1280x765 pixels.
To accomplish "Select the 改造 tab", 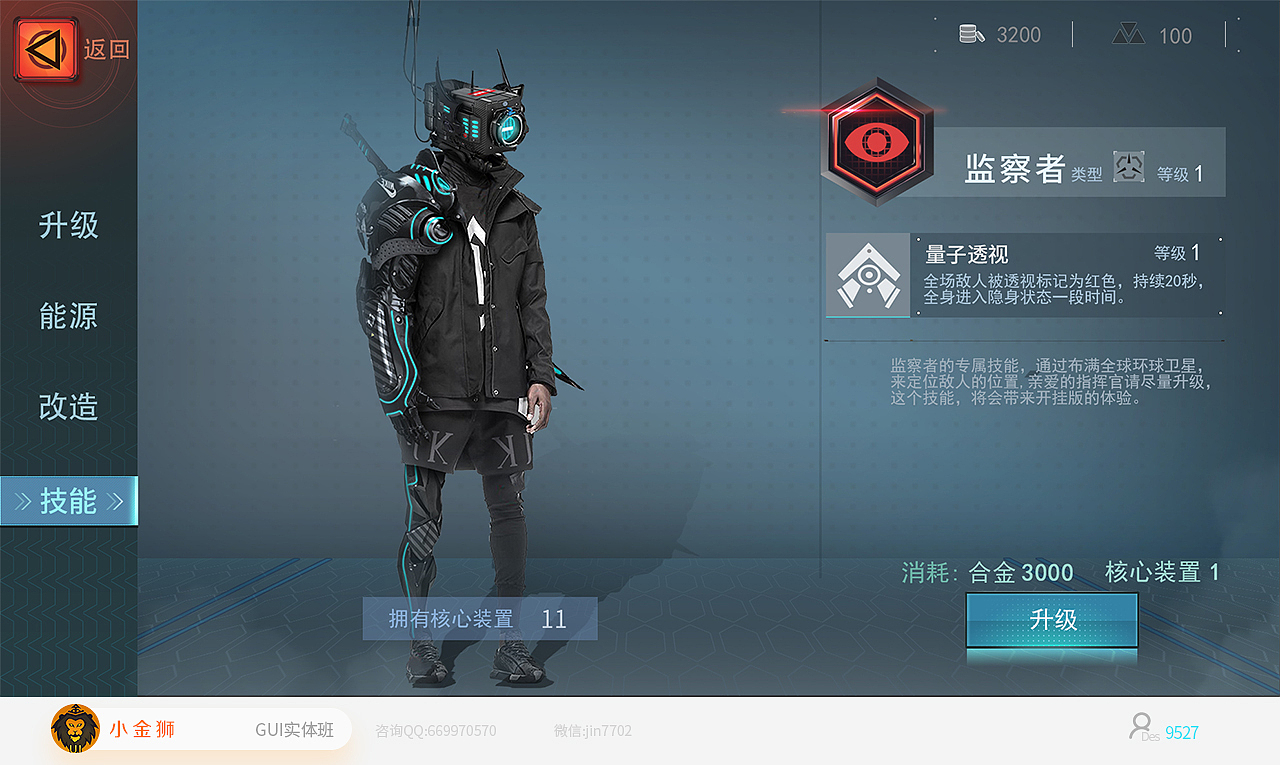I will point(68,405).
